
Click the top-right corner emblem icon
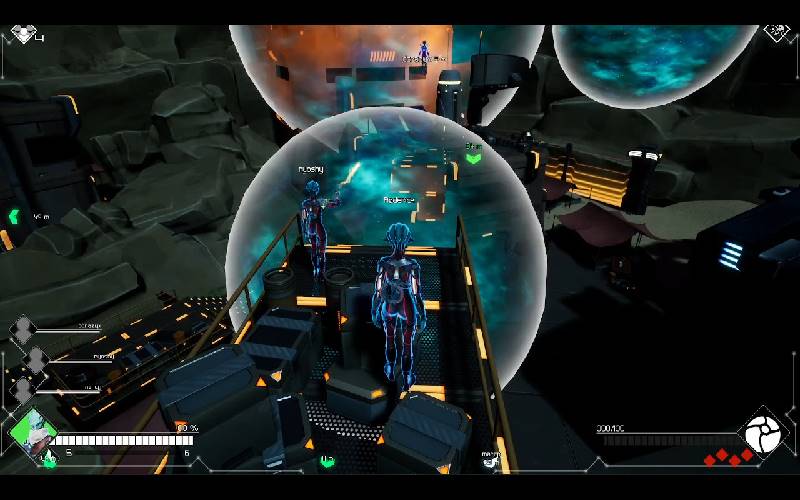(x=777, y=32)
